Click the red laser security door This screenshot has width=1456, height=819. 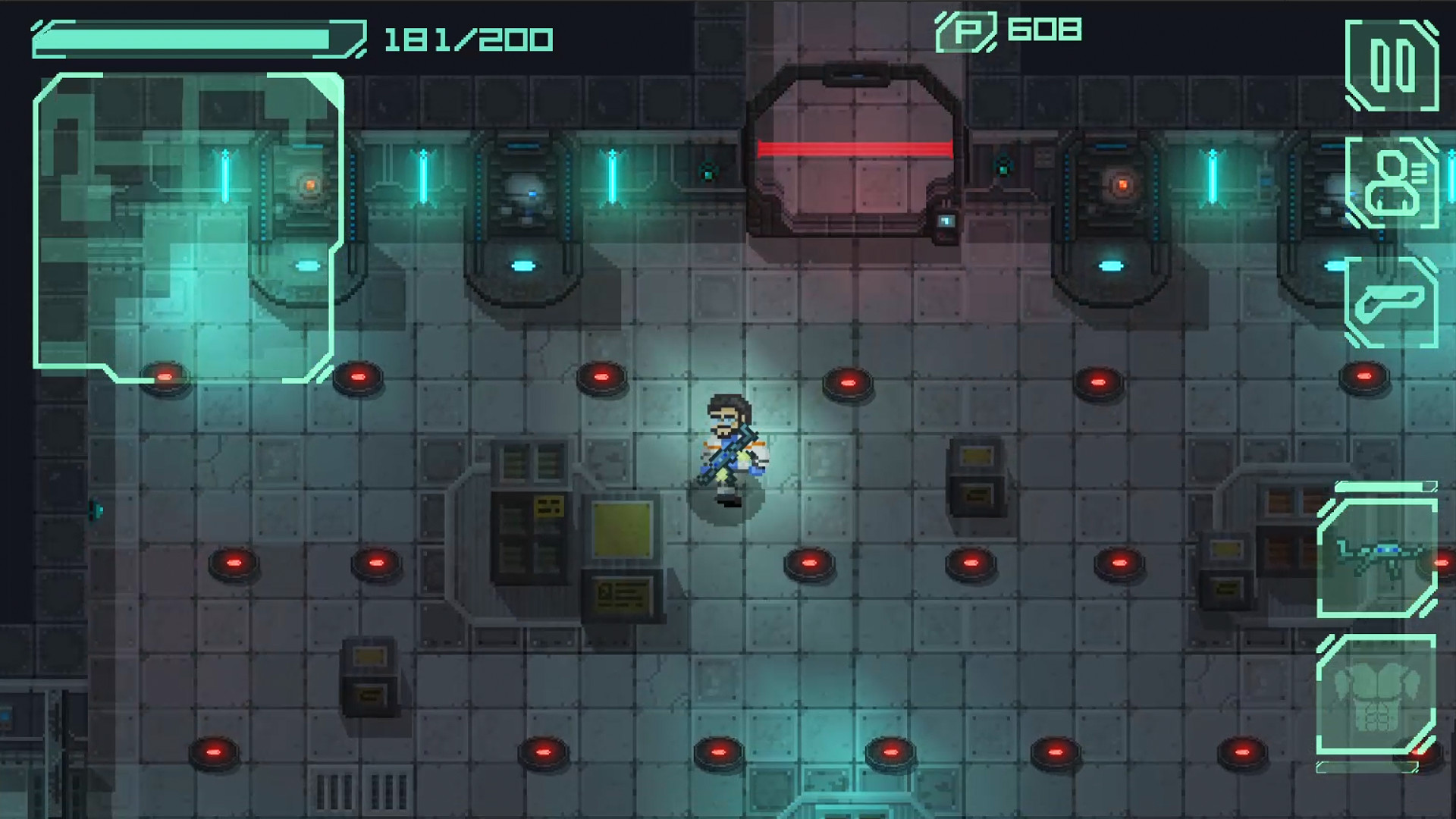pos(852,148)
